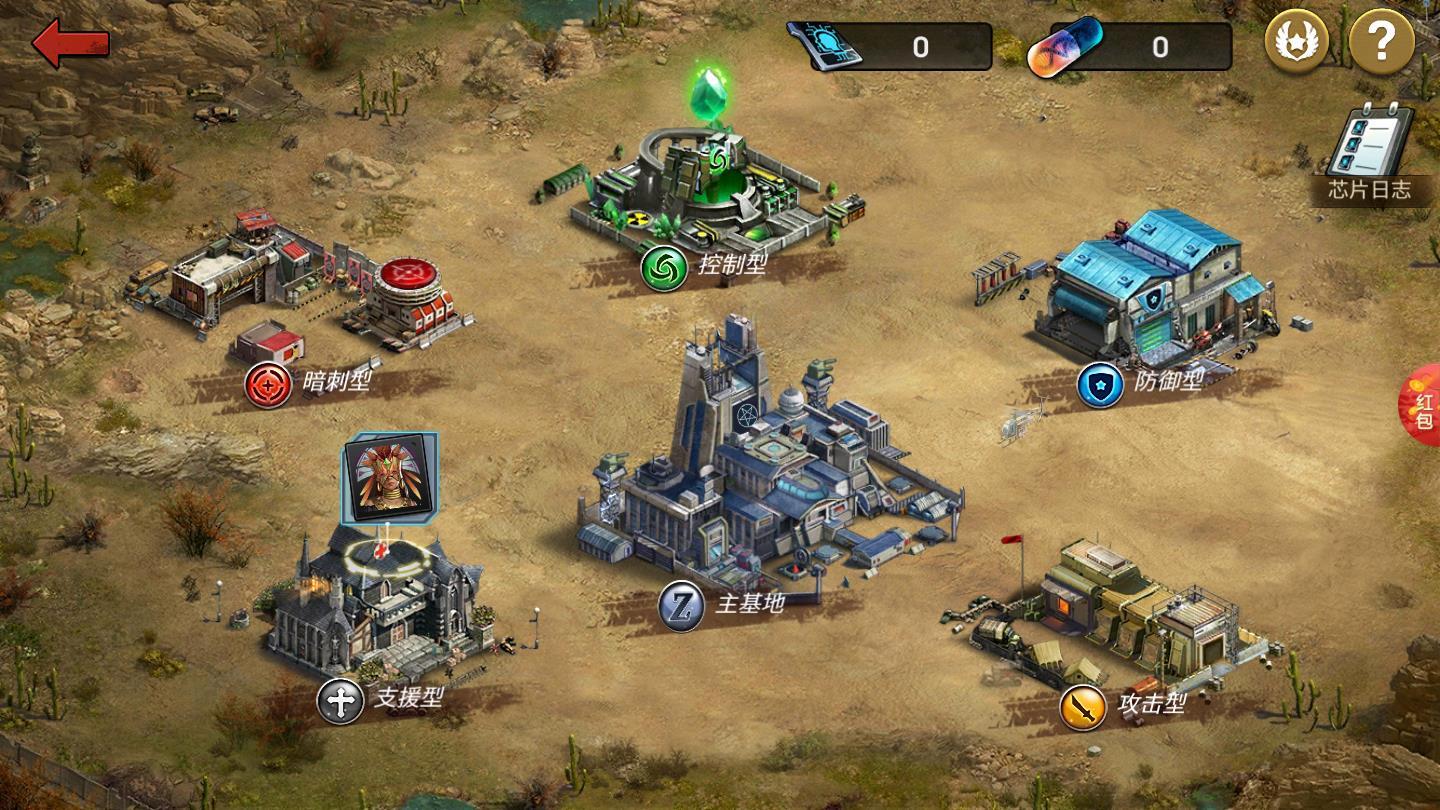
Task: Go back with the red arrow
Action: click(70, 43)
